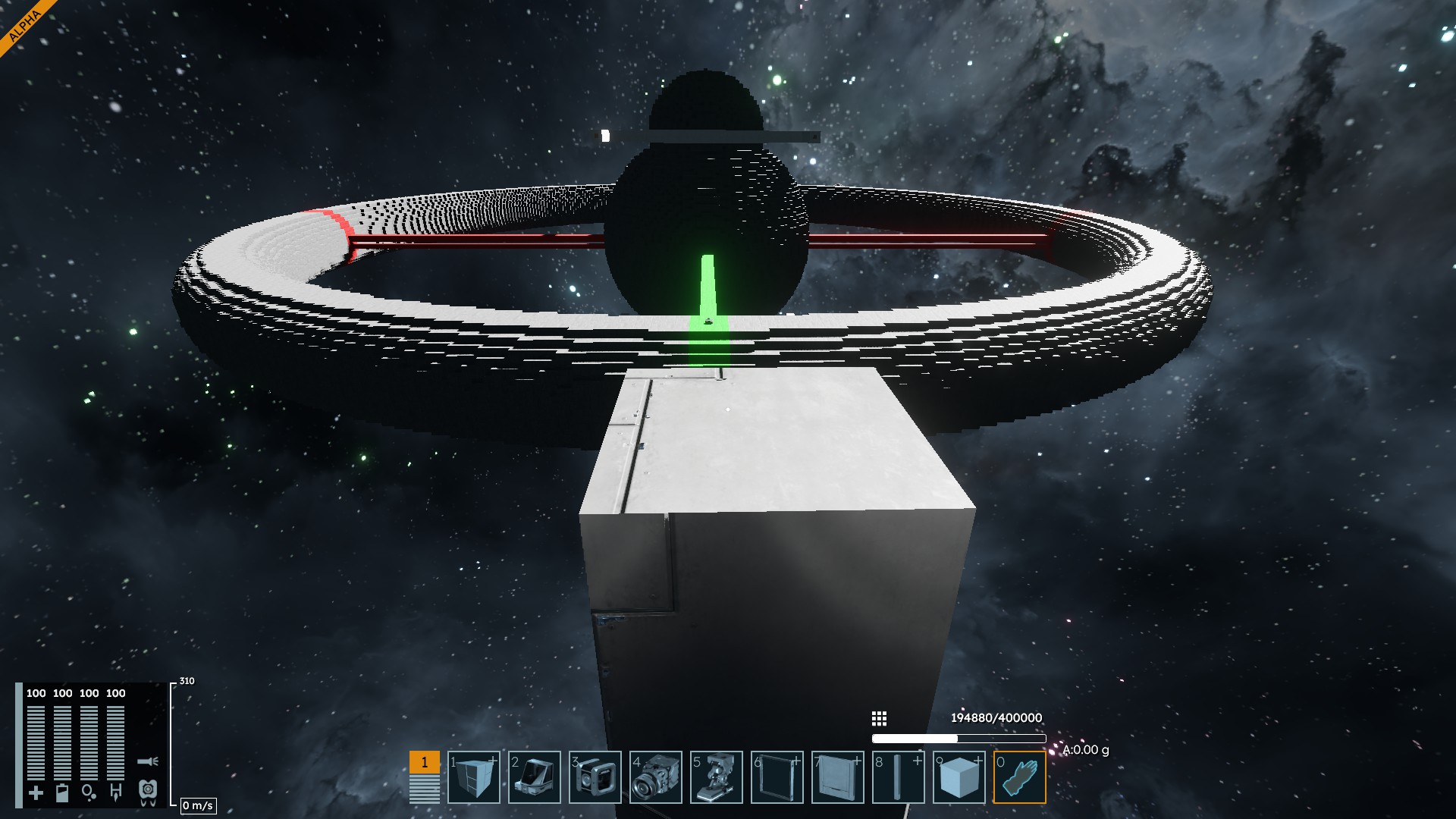Toggle the flashlight icon
Screen dimensions: 1456x819
pos(148,761)
